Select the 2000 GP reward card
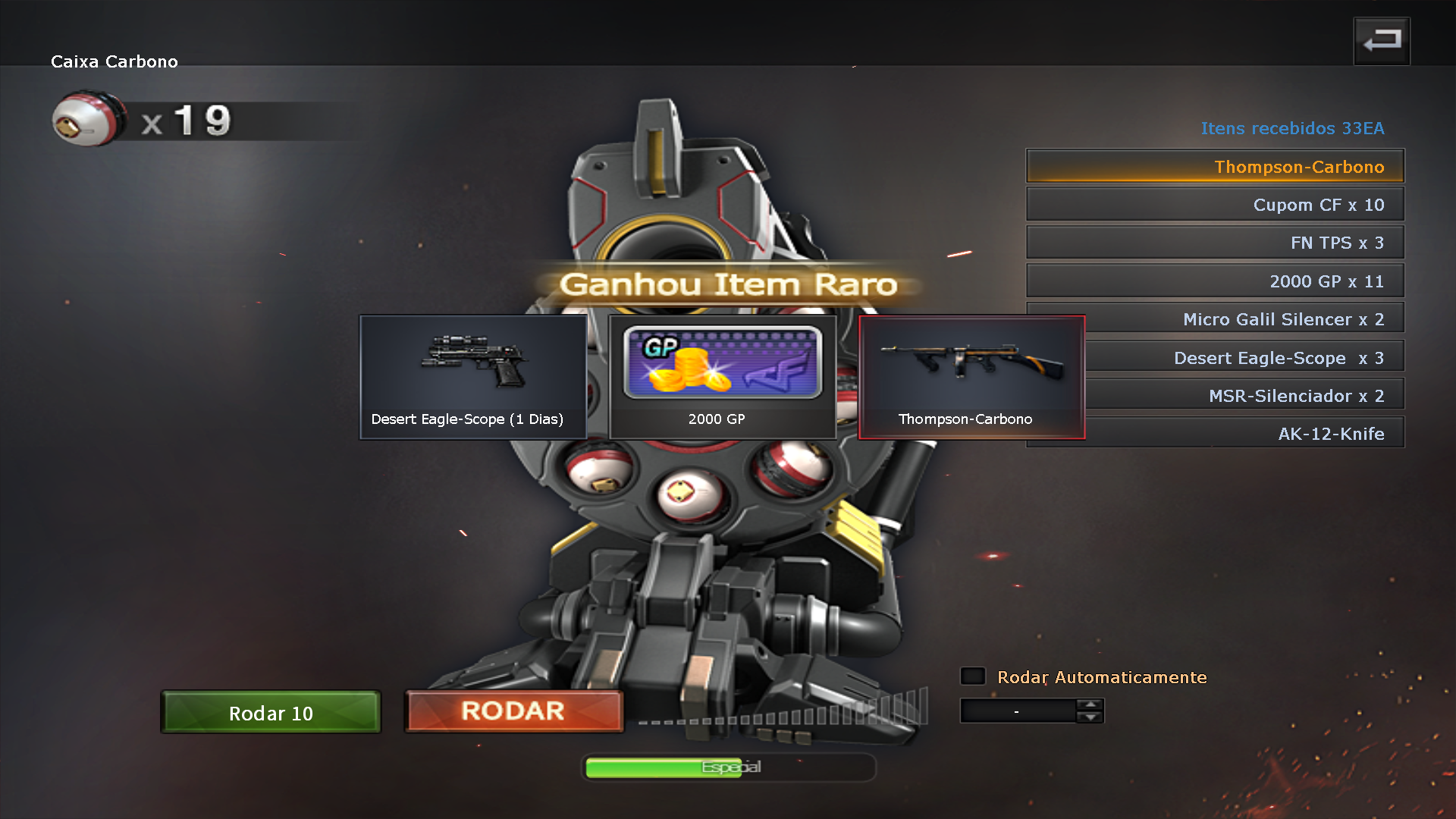This screenshot has width=1456, height=819. click(x=722, y=377)
